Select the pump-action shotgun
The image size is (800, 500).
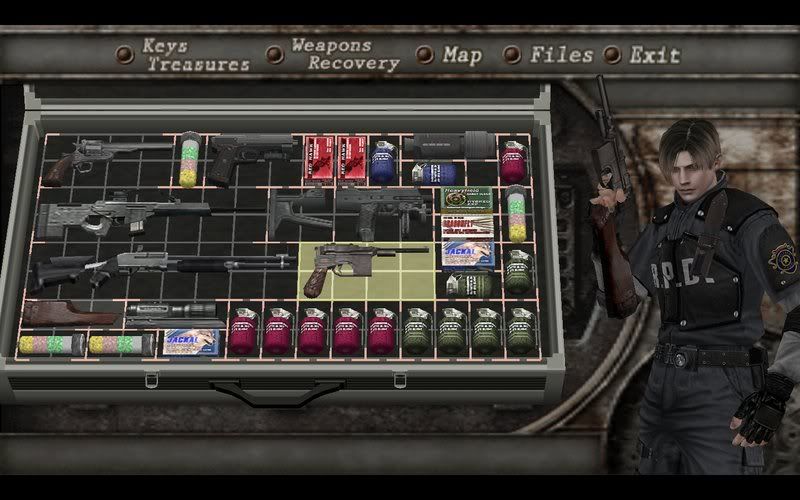point(160,267)
